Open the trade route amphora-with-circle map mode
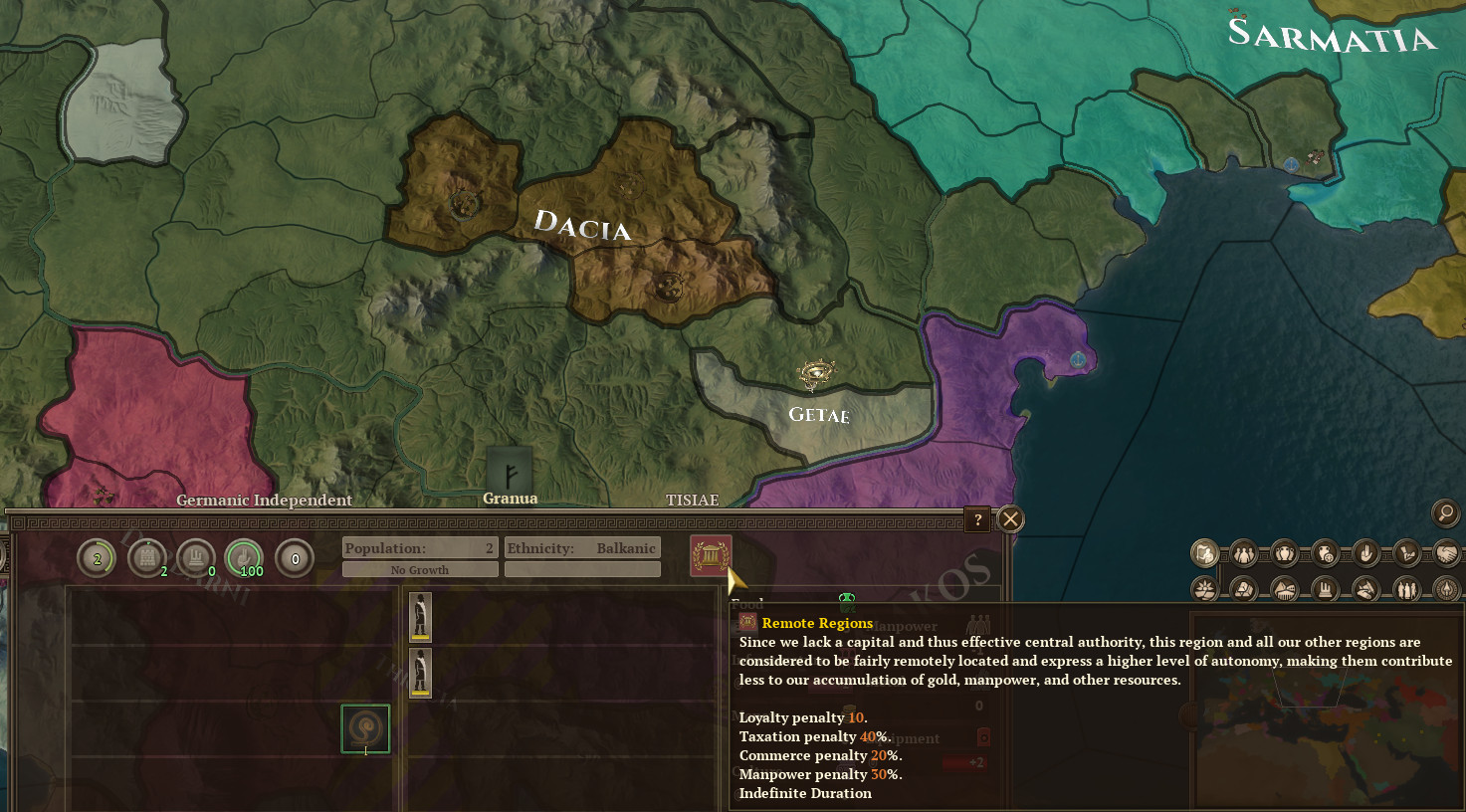 1324,553
